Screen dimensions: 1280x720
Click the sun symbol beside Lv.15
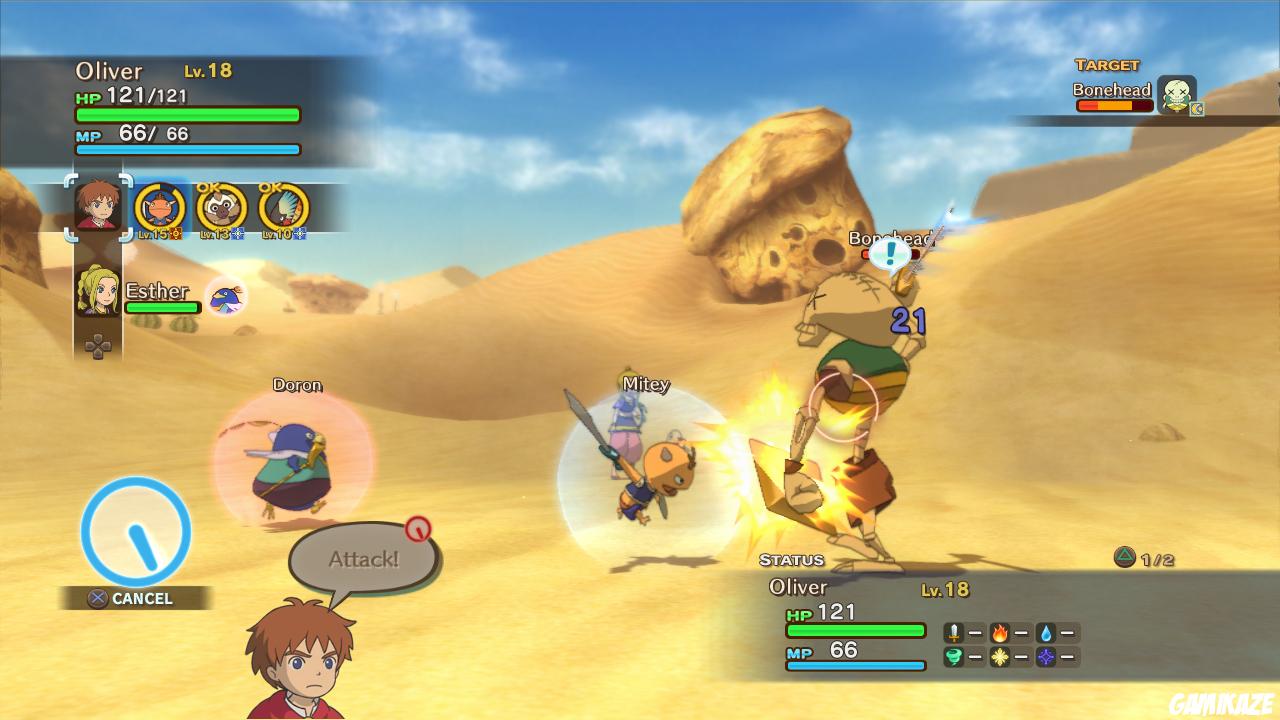[174, 232]
